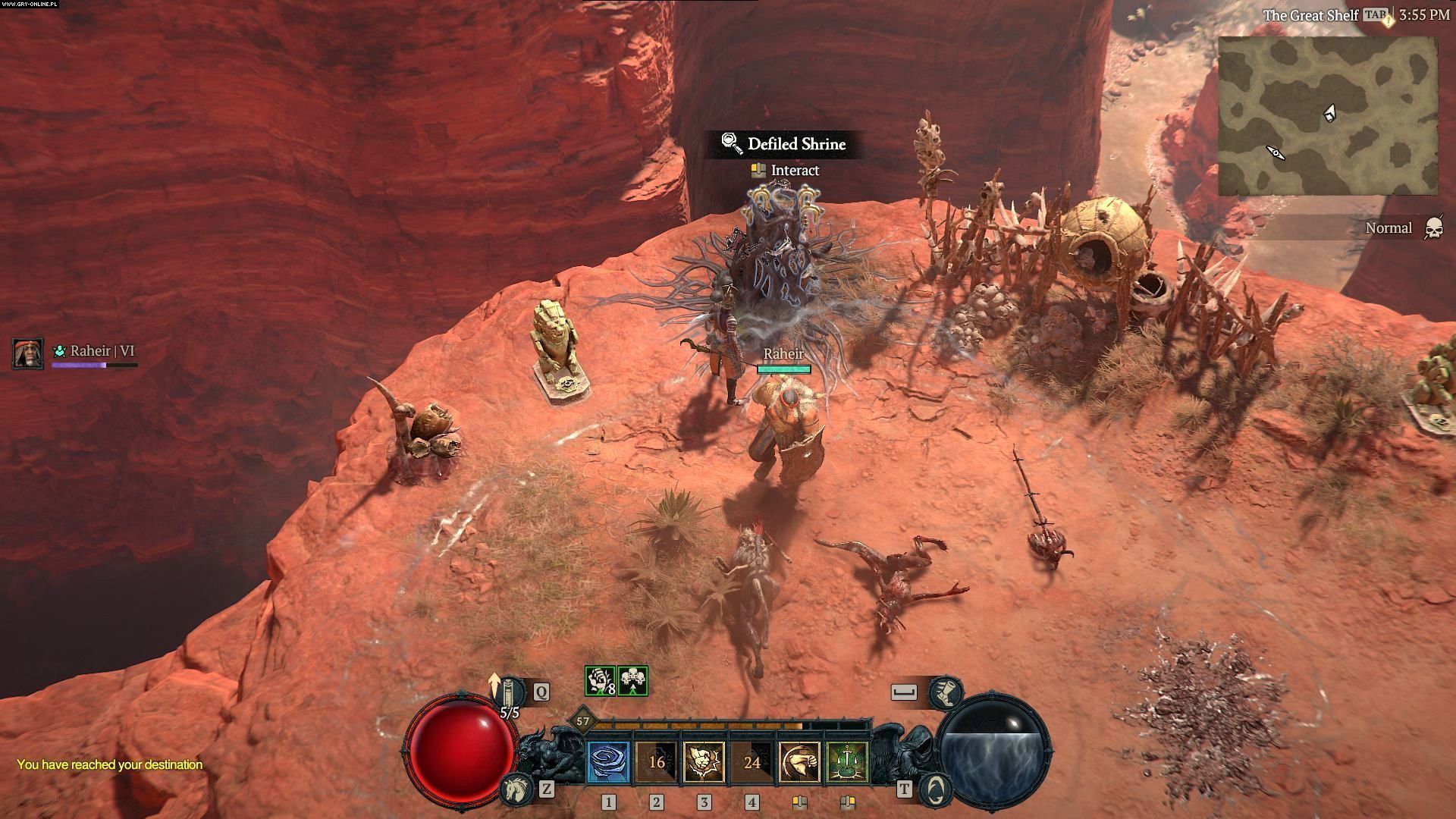Click the Normal difficulty skull icon
The width and height of the screenshot is (1456, 819).
[1432, 228]
